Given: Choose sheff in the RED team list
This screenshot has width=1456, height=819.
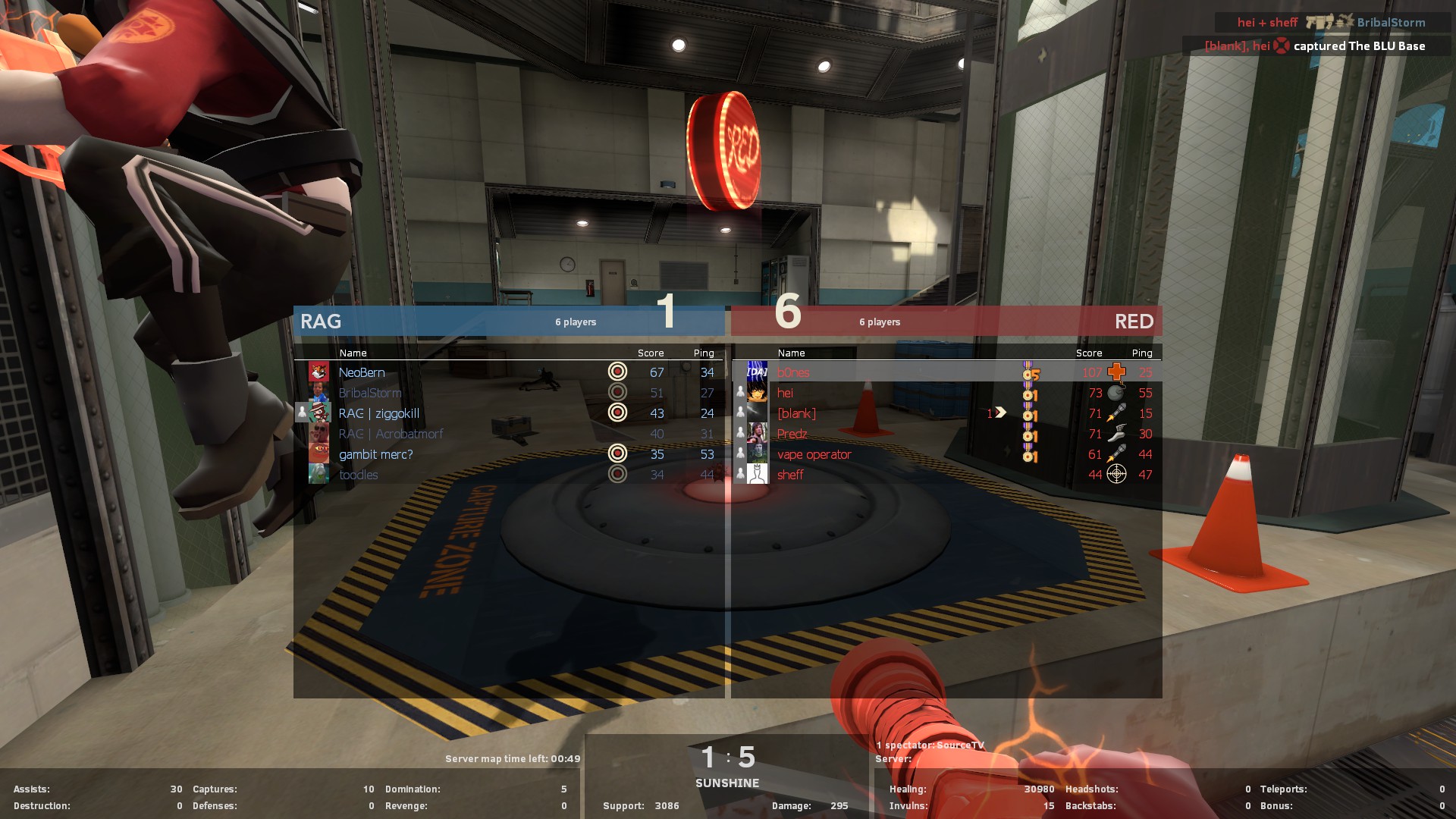Looking at the screenshot, I should (x=790, y=475).
